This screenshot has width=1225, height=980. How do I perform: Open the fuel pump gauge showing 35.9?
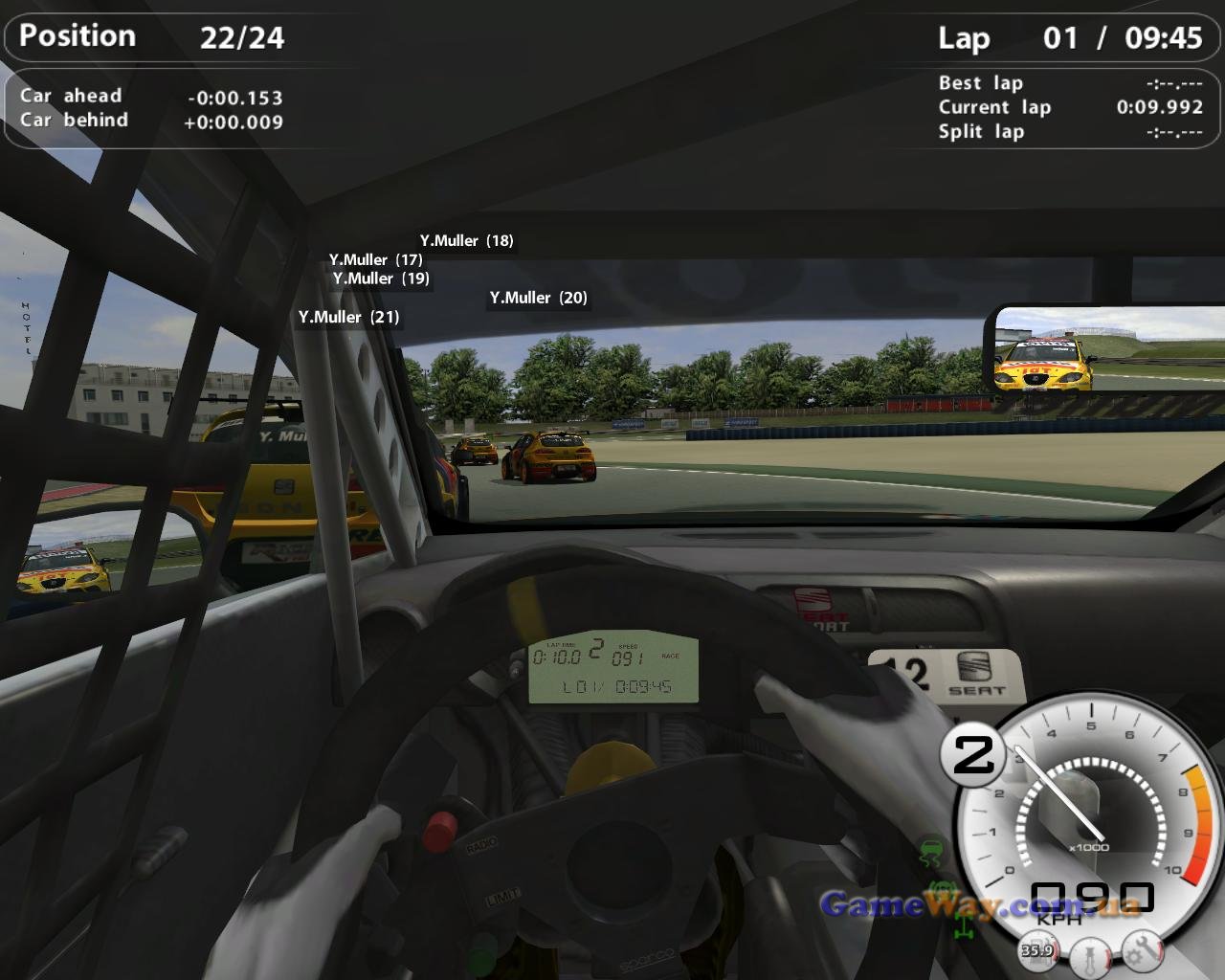[x=1037, y=948]
